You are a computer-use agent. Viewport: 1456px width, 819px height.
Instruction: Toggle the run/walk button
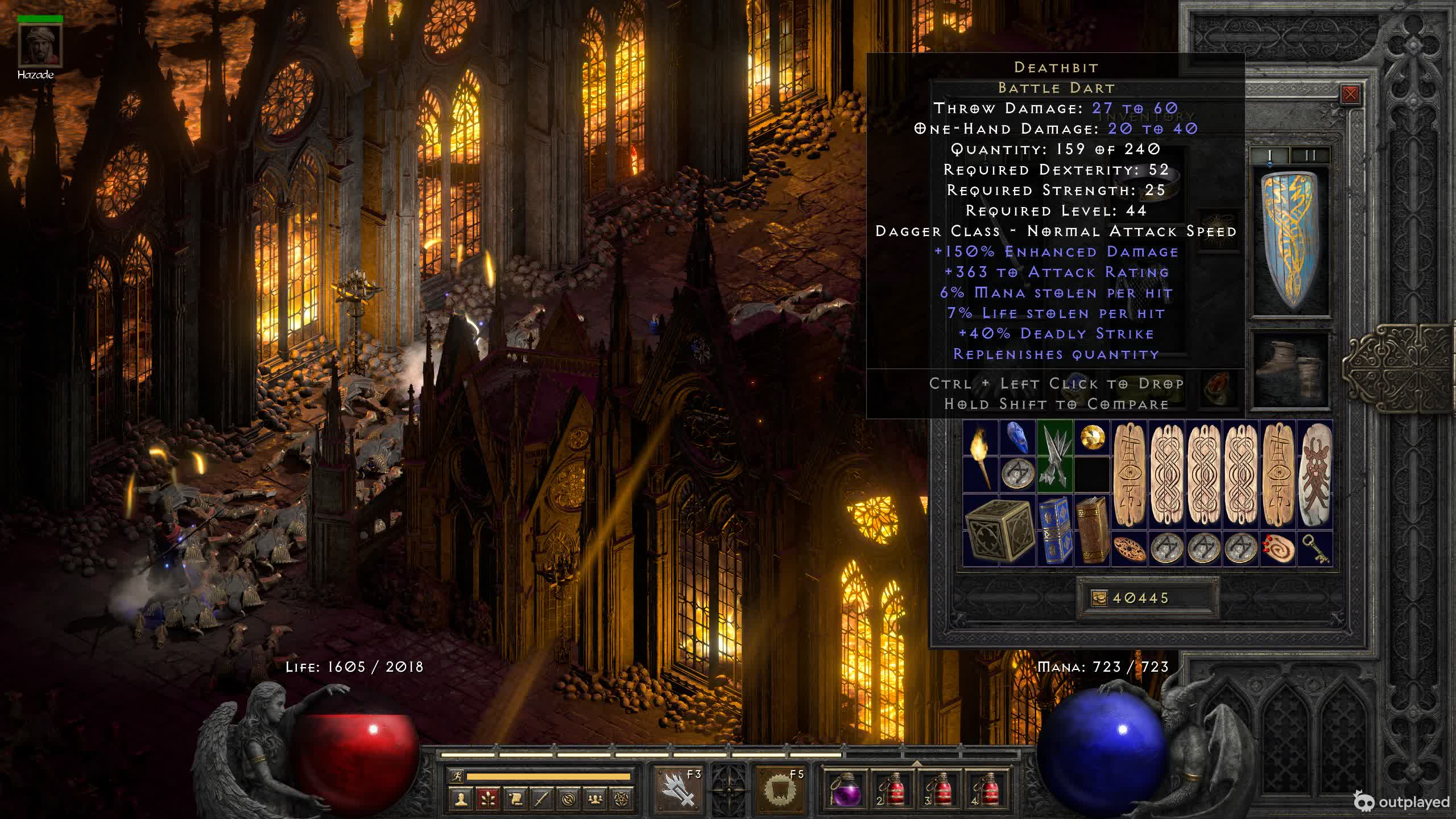pos(457,776)
